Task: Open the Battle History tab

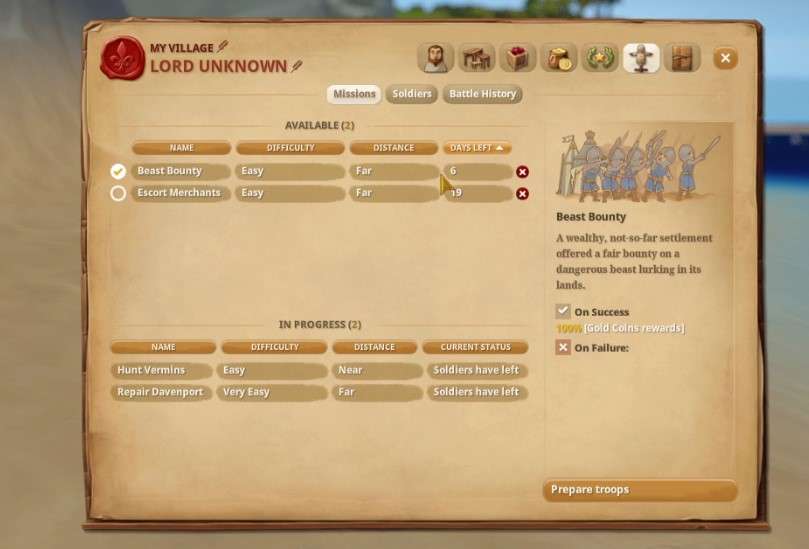Action: tap(483, 94)
